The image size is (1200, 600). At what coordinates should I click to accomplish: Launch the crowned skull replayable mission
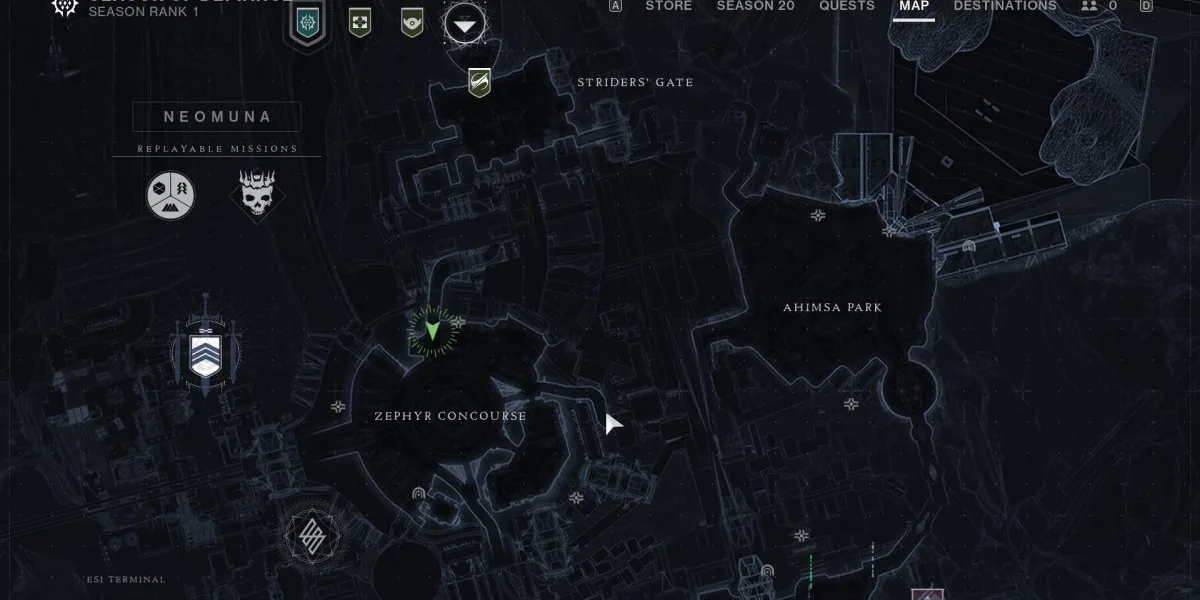[257, 194]
